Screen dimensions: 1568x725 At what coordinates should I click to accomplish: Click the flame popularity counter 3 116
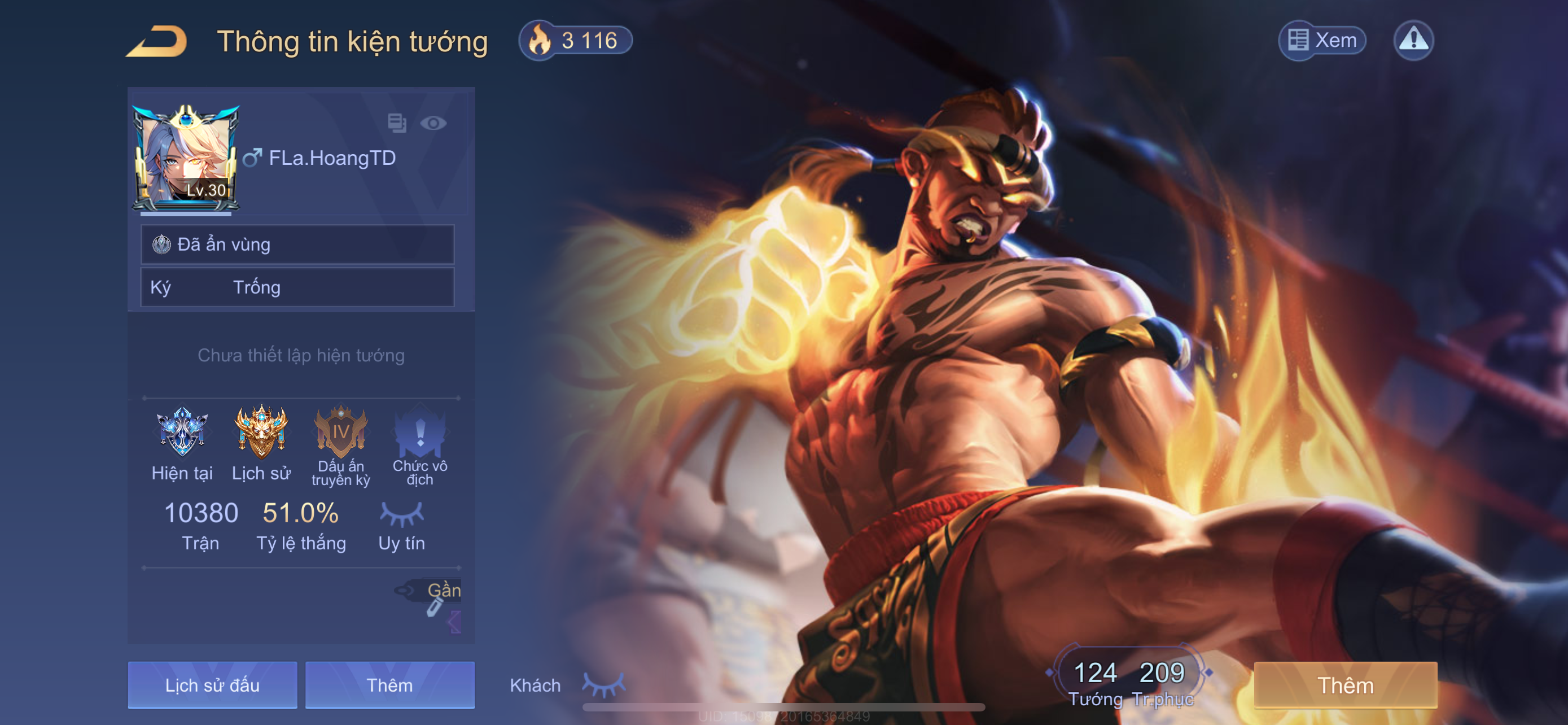(x=575, y=41)
